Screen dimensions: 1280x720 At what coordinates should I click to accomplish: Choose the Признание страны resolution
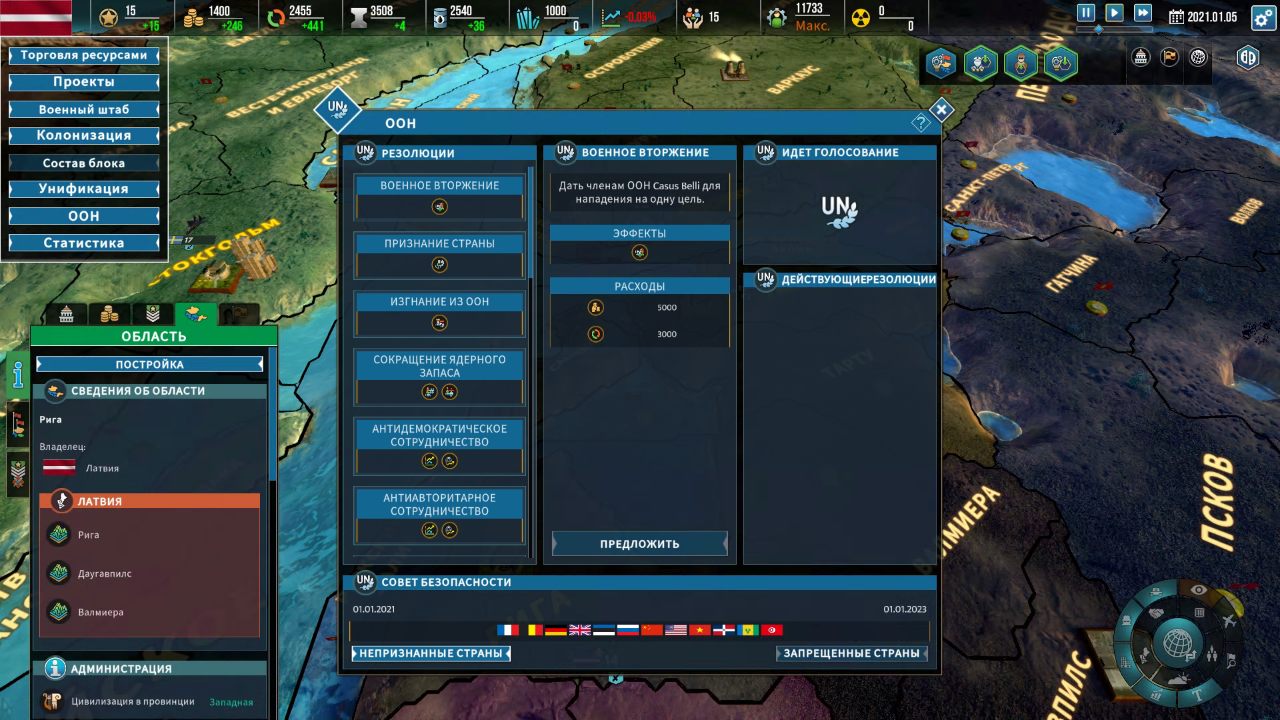coord(439,244)
